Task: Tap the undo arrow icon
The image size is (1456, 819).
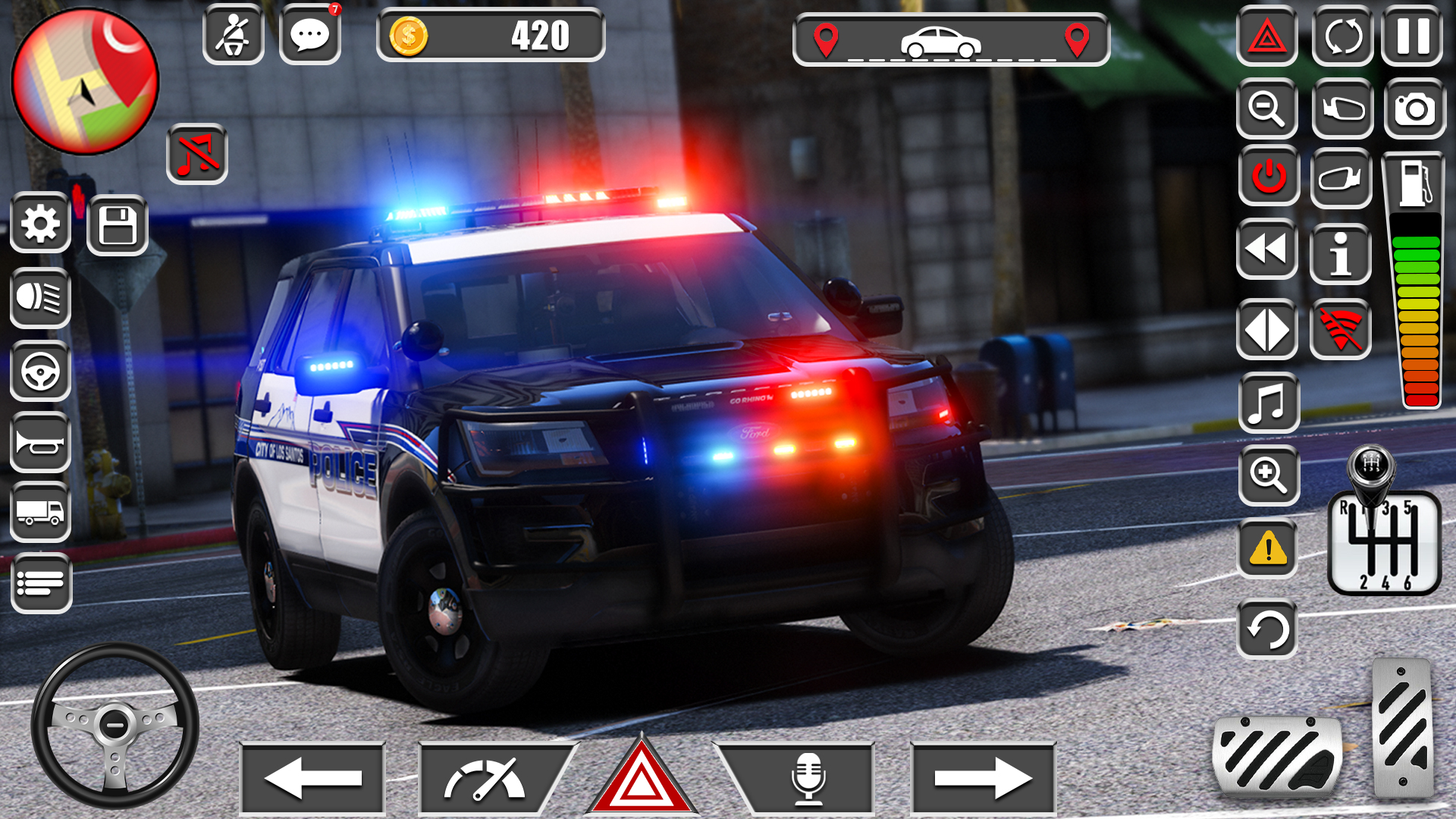Action: tap(1267, 628)
